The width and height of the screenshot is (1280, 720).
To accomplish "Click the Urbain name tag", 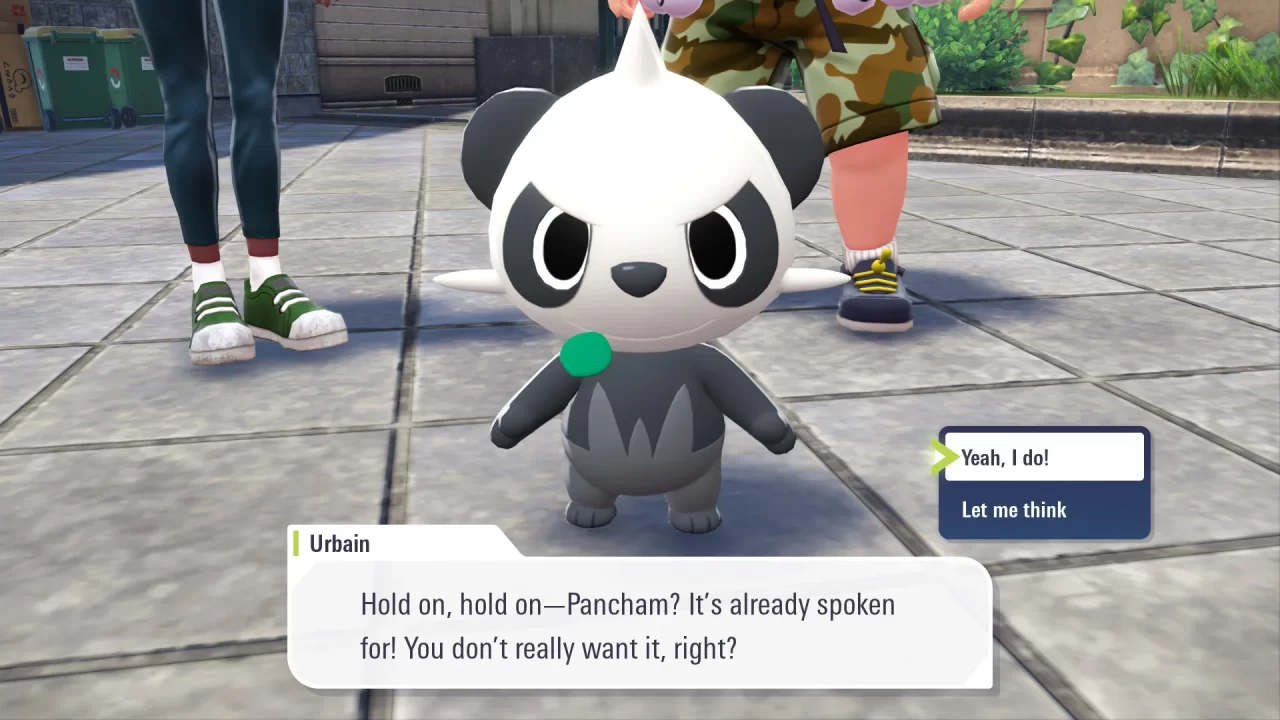I will [340, 544].
